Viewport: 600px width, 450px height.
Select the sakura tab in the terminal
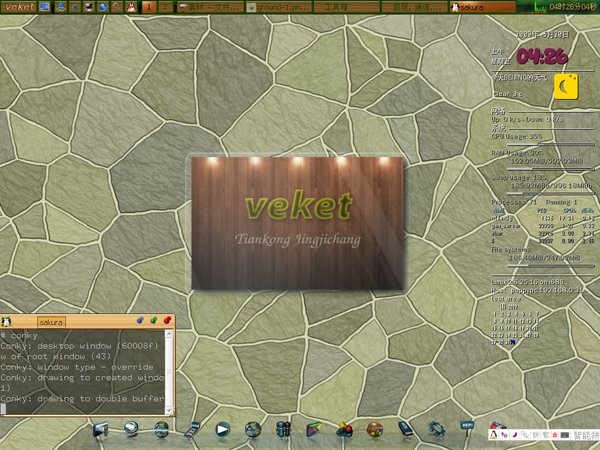tap(51, 322)
